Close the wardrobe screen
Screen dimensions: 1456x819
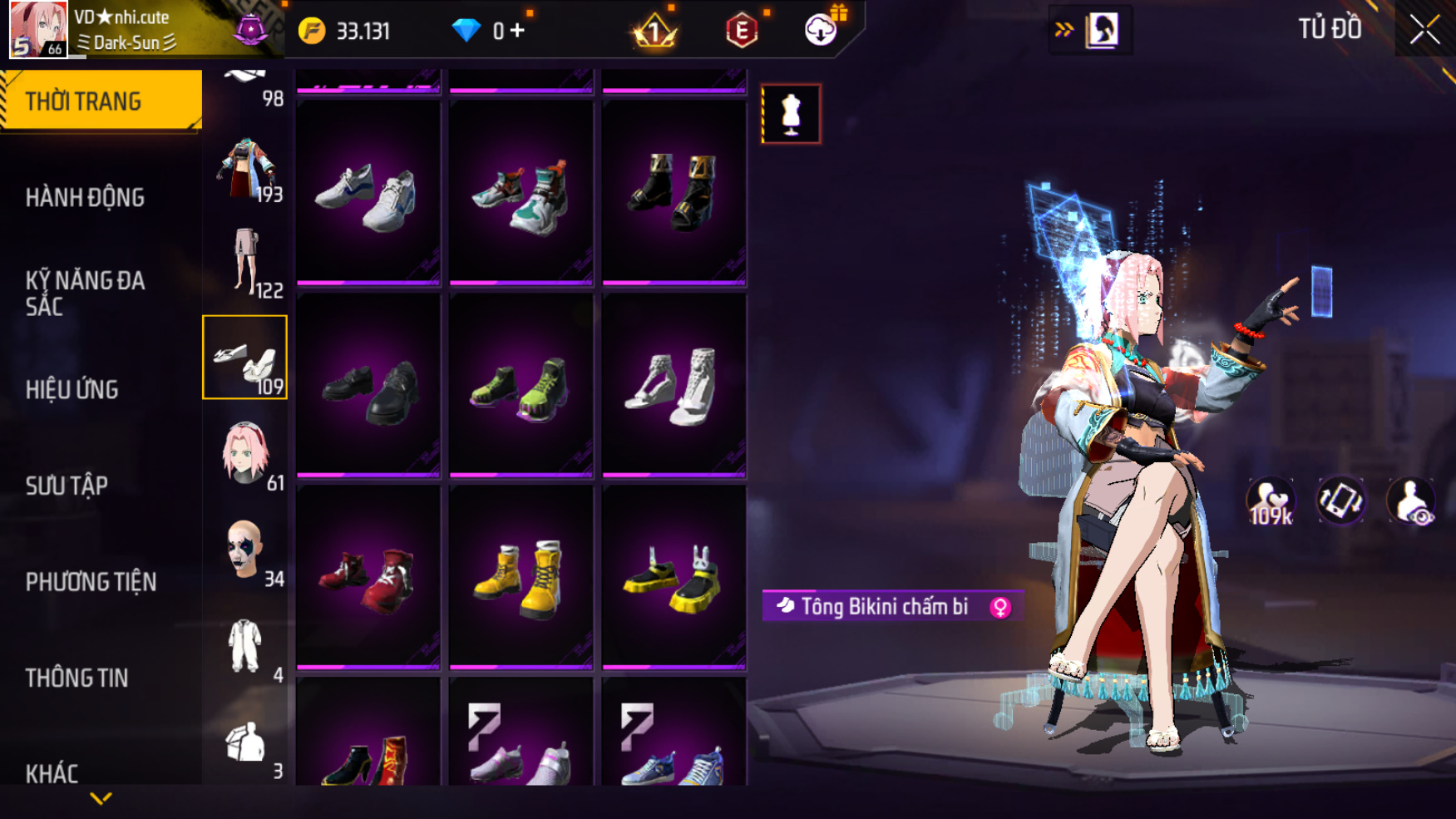coord(1424,30)
